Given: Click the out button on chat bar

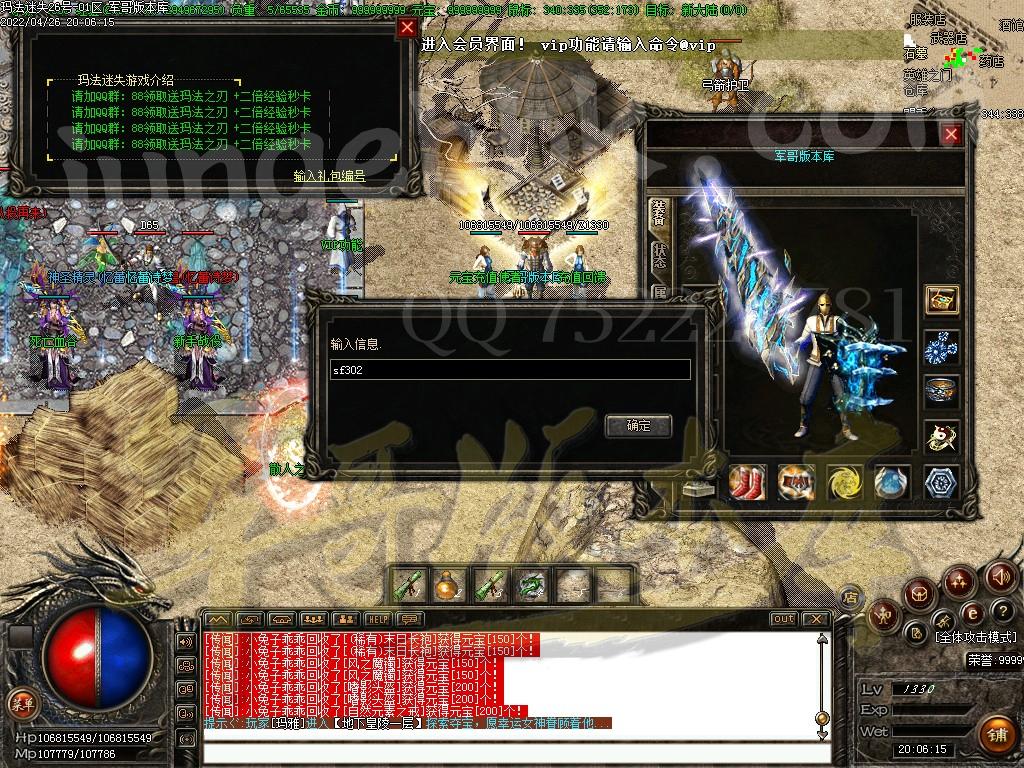Looking at the screenshot, I should tap(784, 619).
